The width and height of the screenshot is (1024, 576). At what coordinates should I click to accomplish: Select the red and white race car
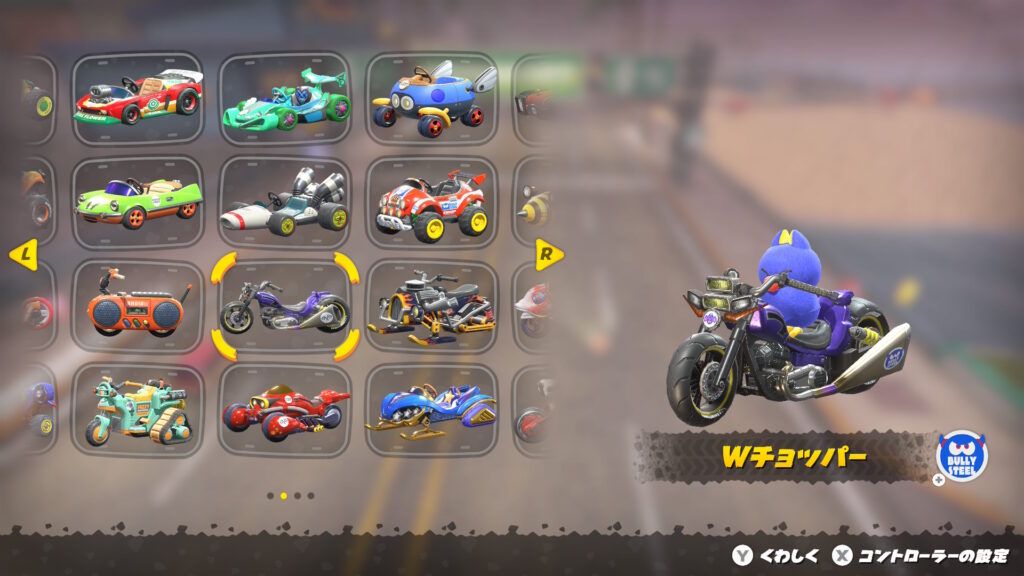(x=138, y=99)
